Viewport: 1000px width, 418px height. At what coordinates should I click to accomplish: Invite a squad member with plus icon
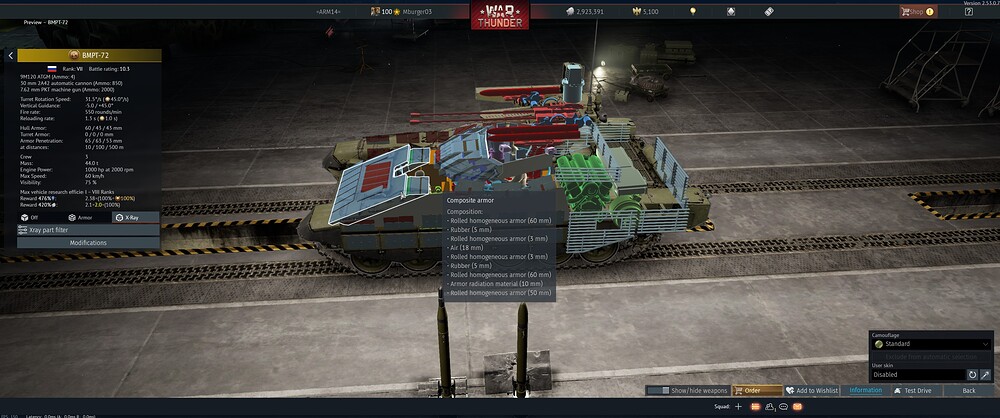point(738,407)
